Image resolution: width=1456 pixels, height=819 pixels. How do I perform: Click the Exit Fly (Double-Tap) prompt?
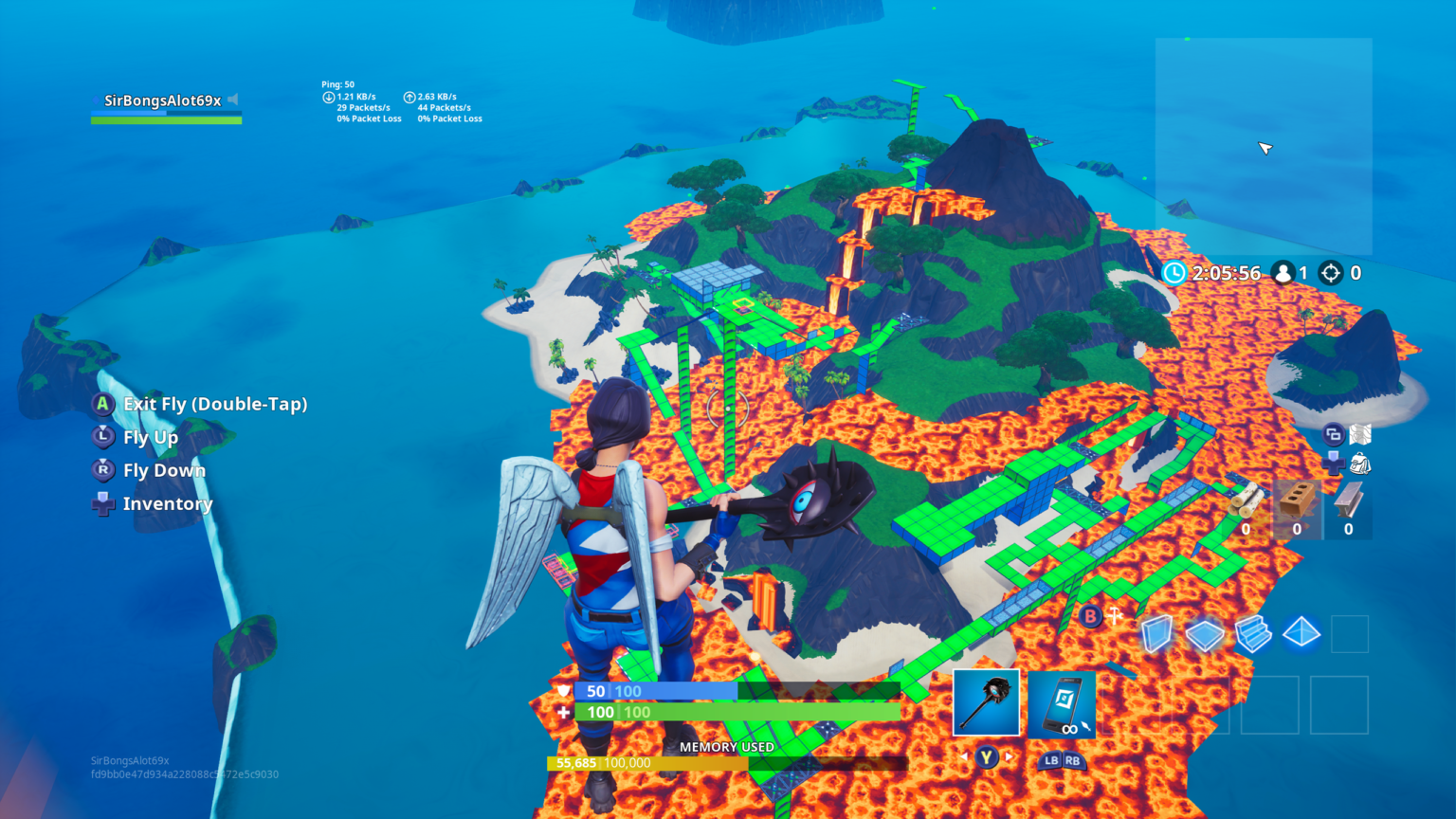click(215, 404)
